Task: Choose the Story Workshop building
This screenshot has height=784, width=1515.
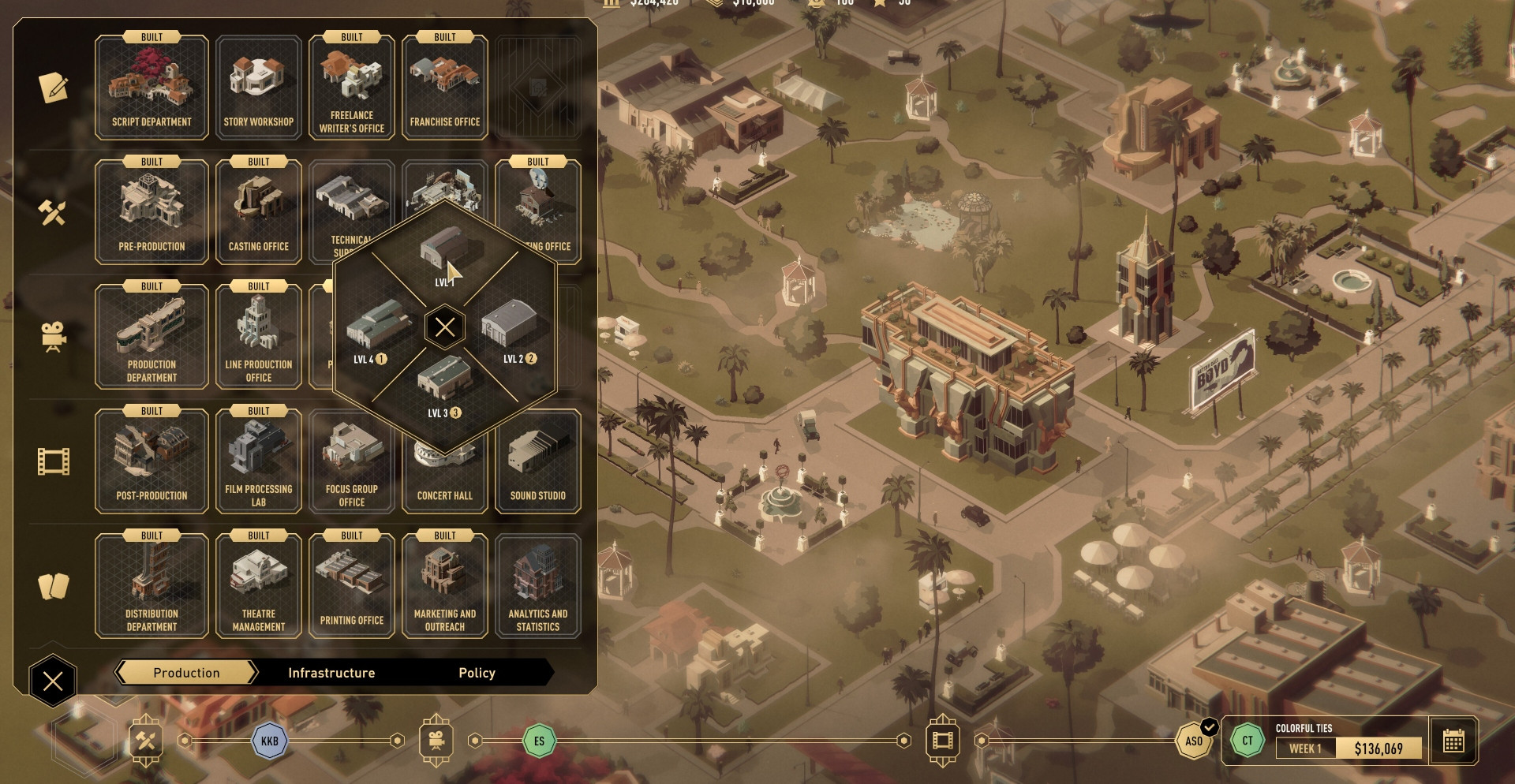Action: (259, 88)
